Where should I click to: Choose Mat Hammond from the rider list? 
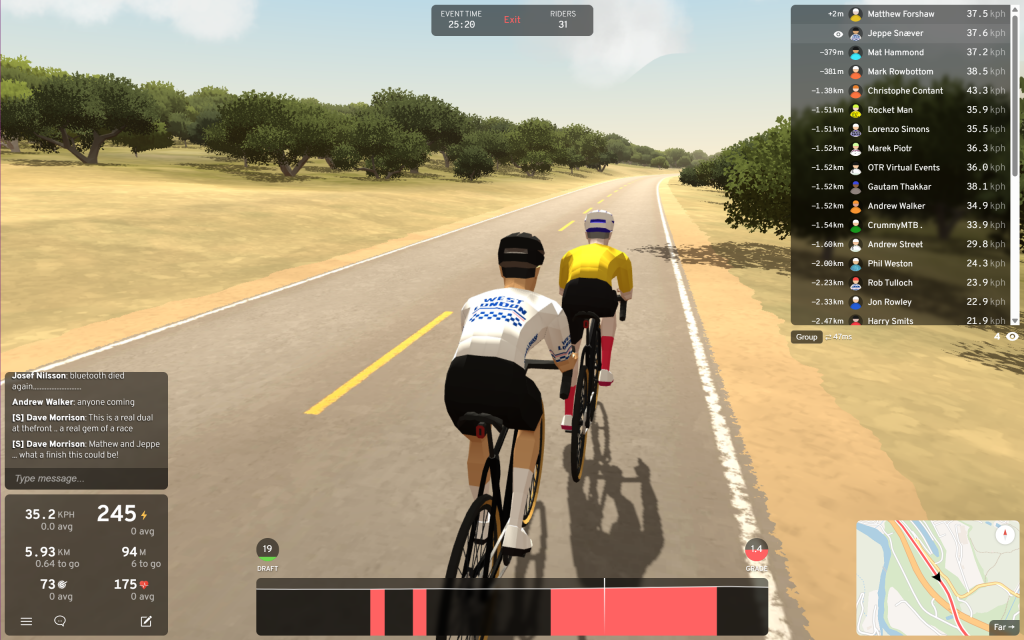[900, 52]
